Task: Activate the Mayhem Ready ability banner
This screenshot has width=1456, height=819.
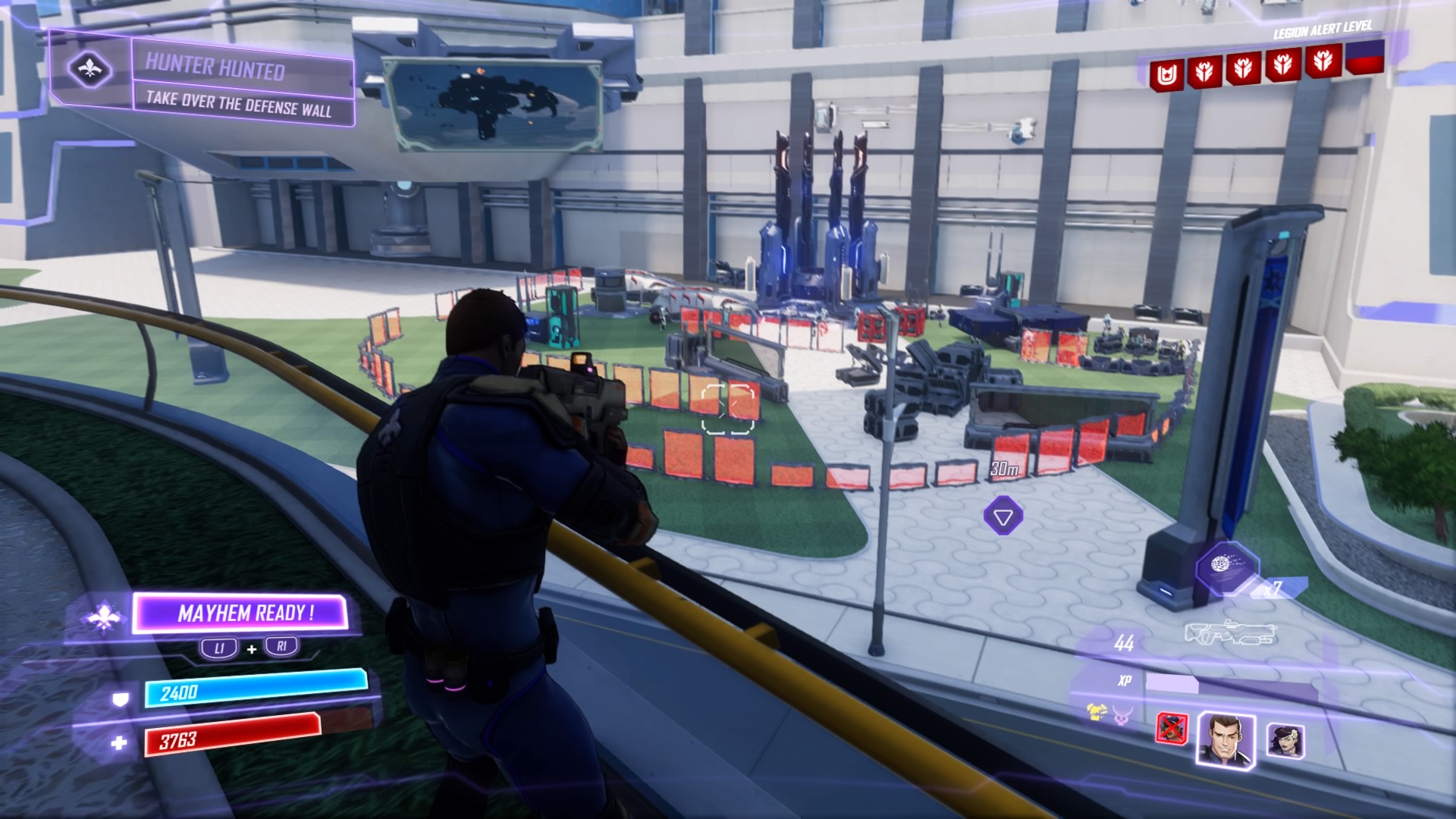Action: 241,613
